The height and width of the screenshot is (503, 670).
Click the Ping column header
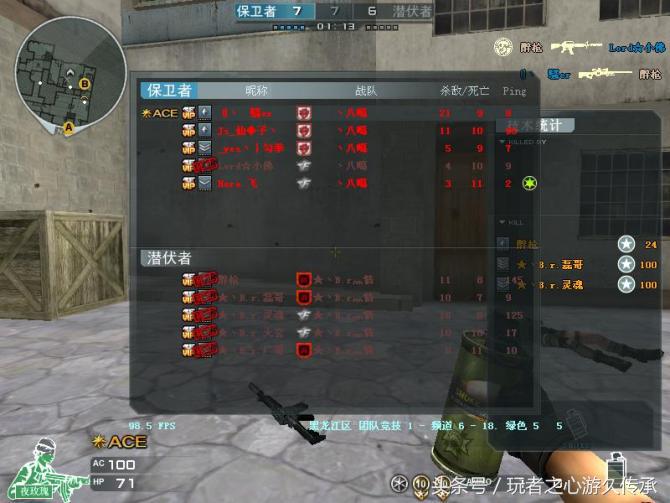pyautogui.click(x=514, y=91)
